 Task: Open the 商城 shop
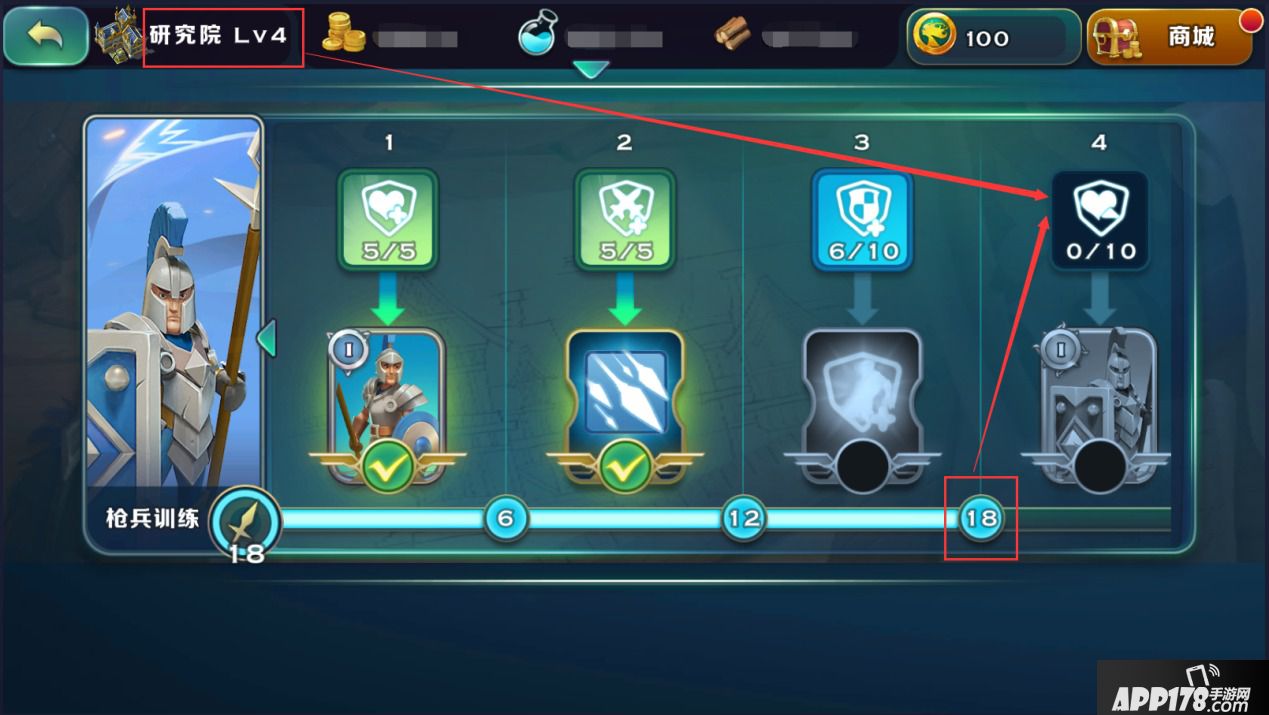coord(1171,38)
